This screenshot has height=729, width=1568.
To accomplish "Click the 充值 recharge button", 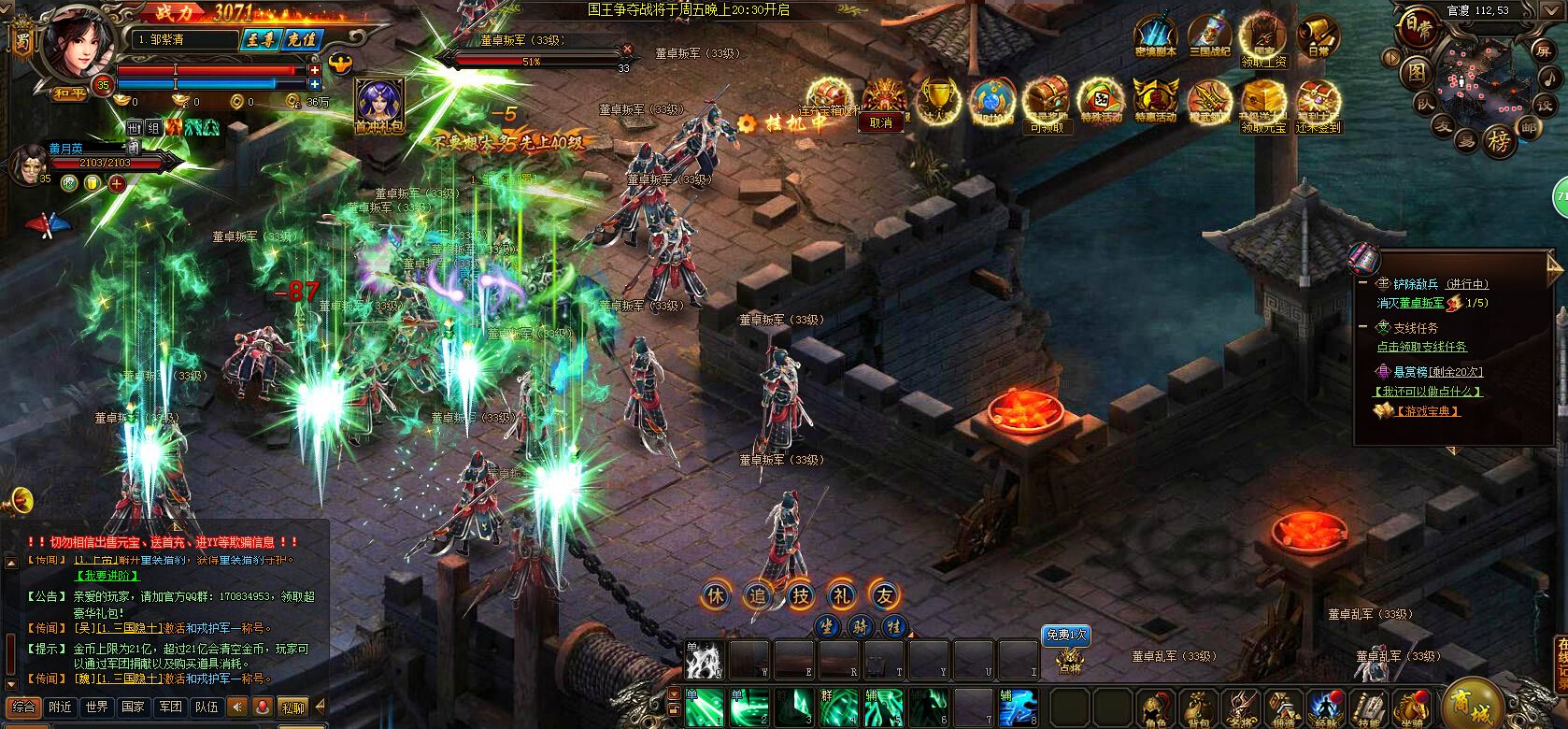I will (x=302, y=40).
